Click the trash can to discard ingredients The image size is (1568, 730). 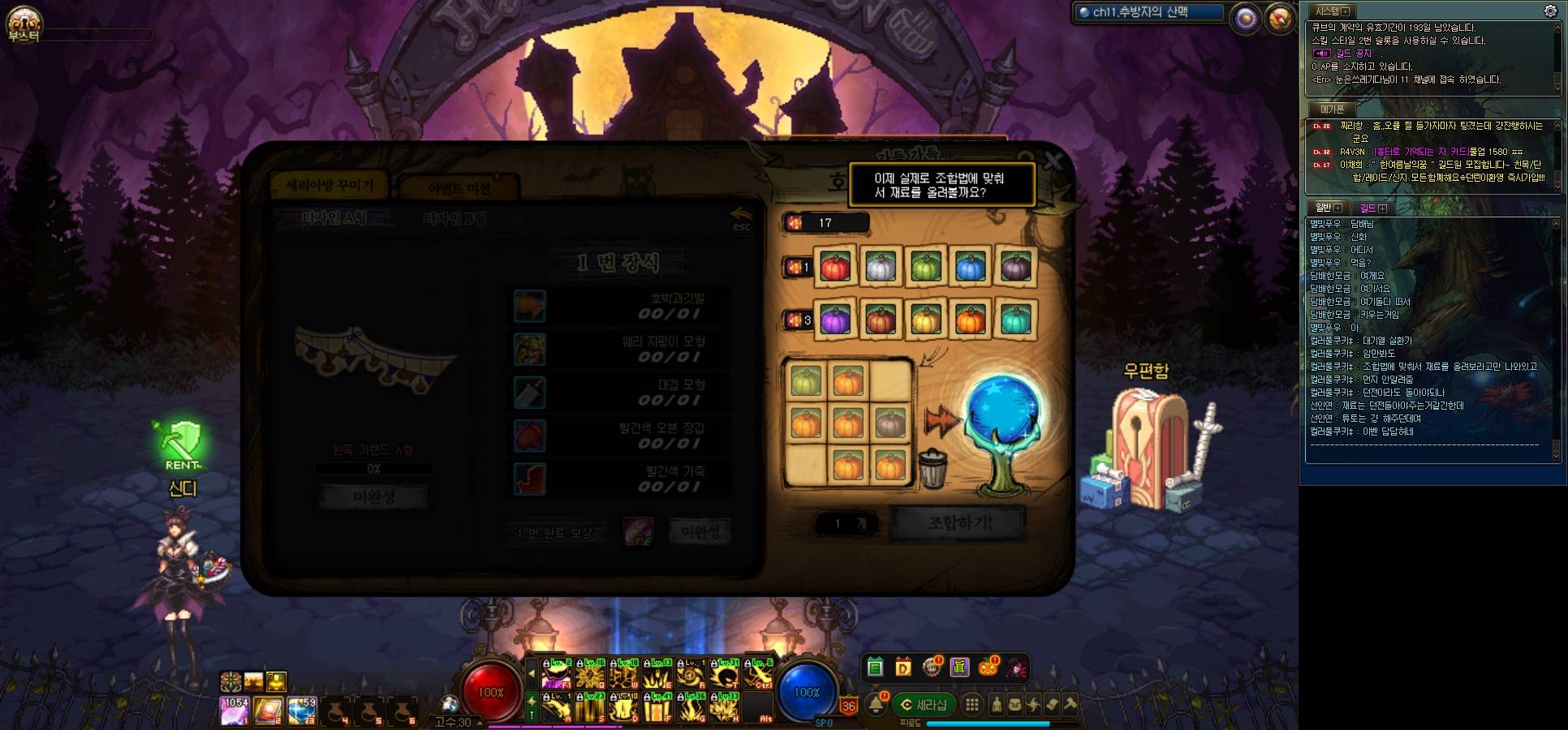coord(933,469)
